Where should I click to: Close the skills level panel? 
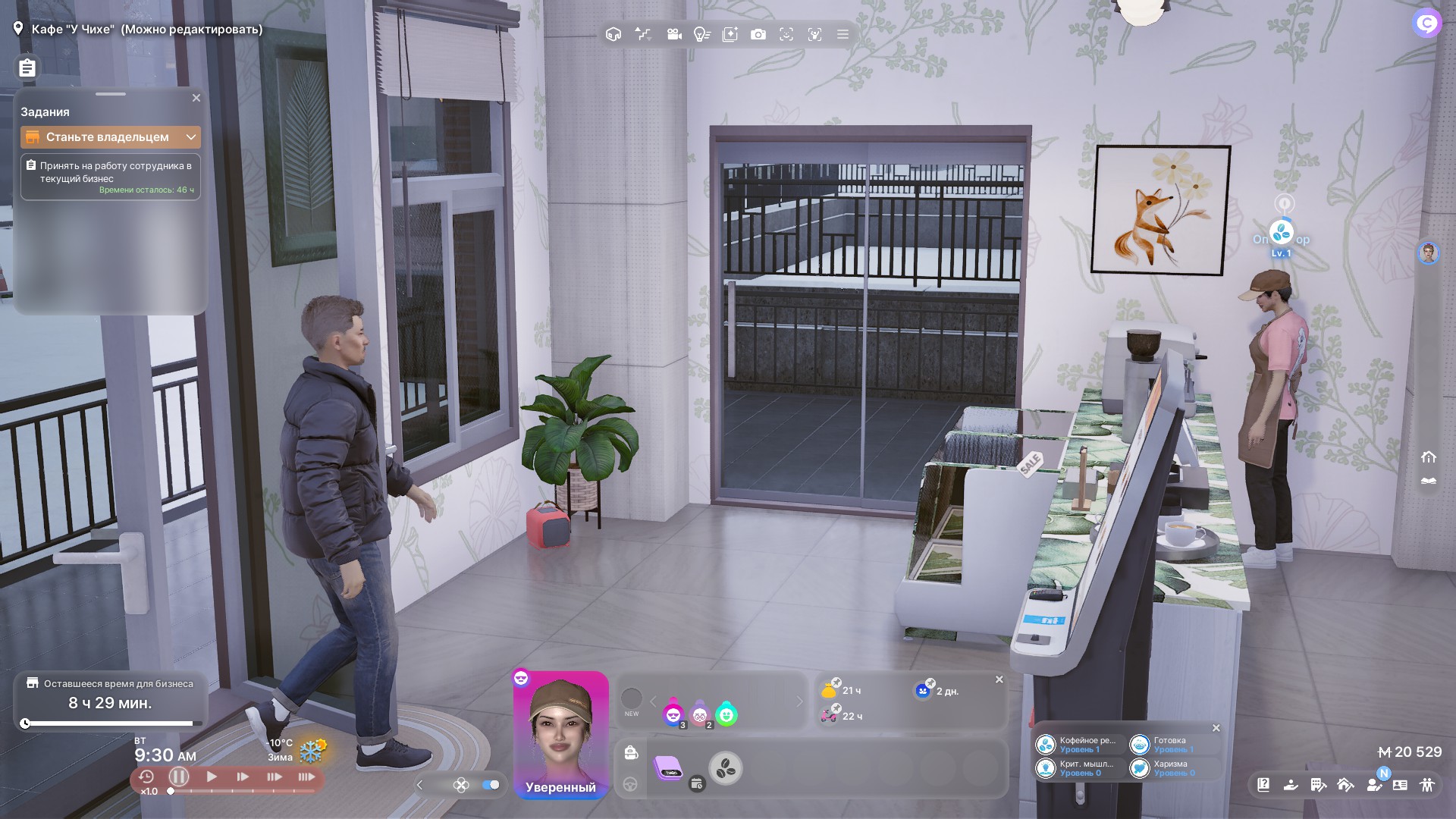click(1216, 728)
